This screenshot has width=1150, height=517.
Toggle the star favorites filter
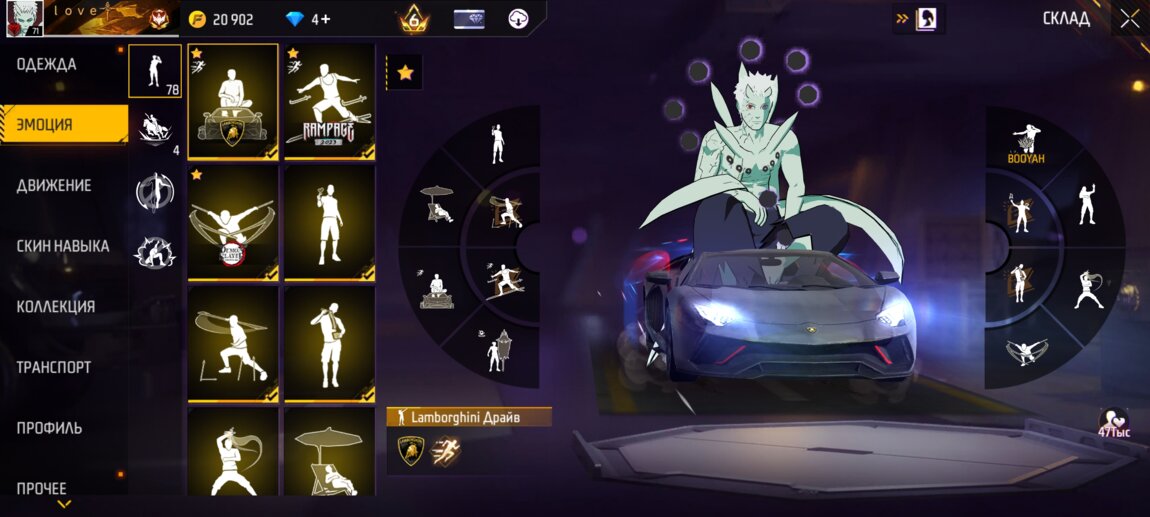[405, 72]
